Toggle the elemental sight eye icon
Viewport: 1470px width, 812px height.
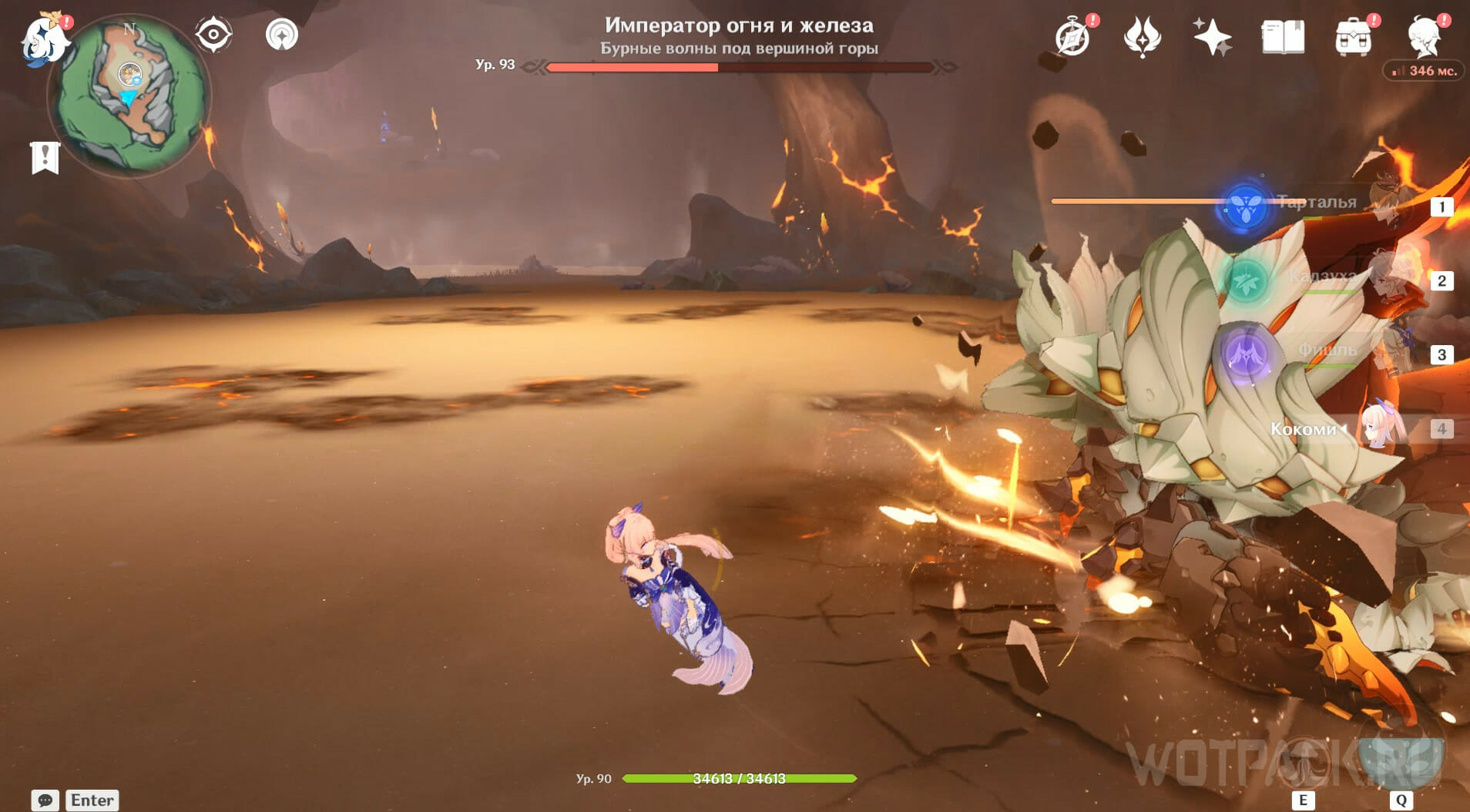click(x=213, y=35)
